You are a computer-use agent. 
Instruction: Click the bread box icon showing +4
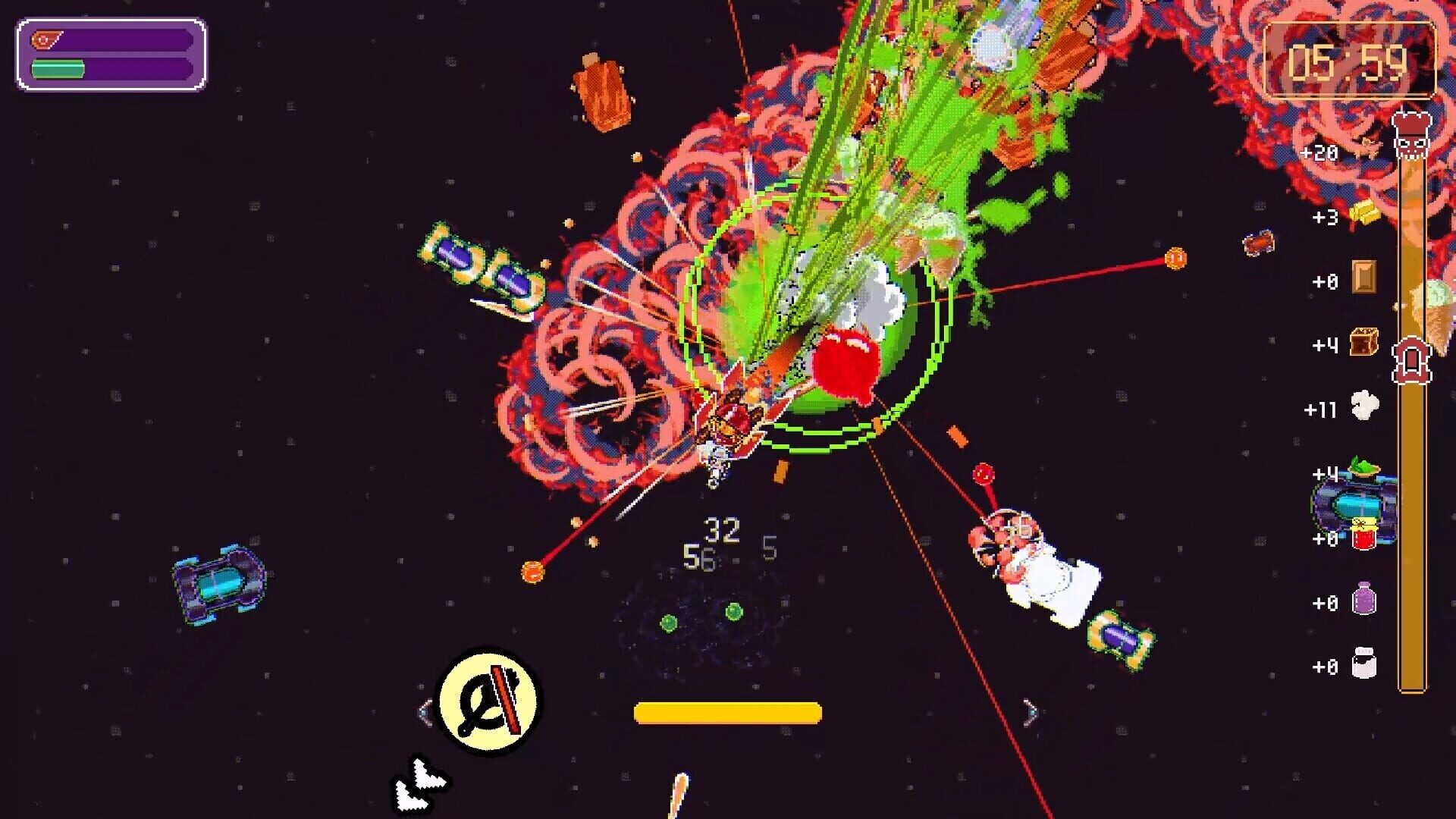tap(1363, 341)
